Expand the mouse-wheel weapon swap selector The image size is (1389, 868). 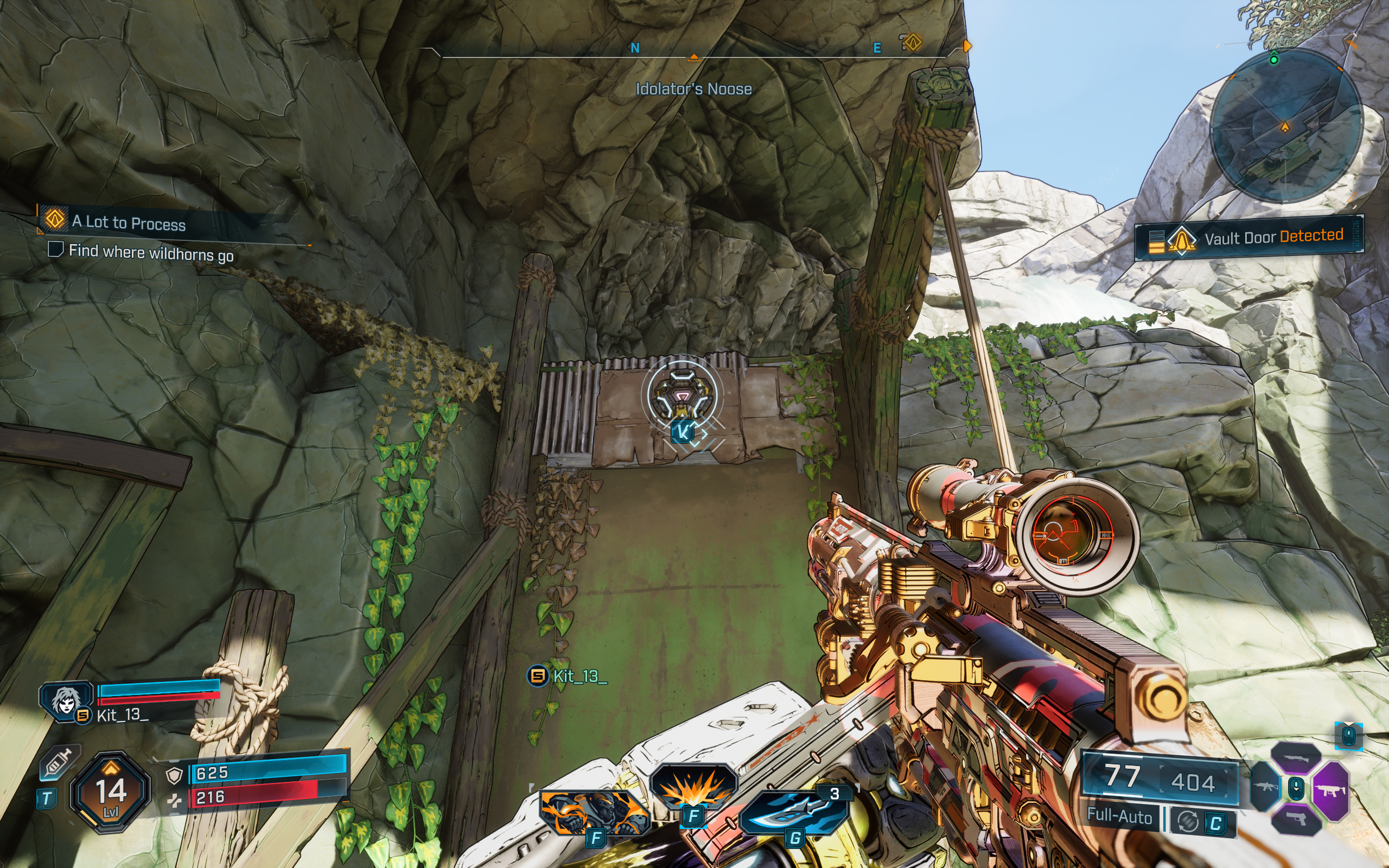1296,789
